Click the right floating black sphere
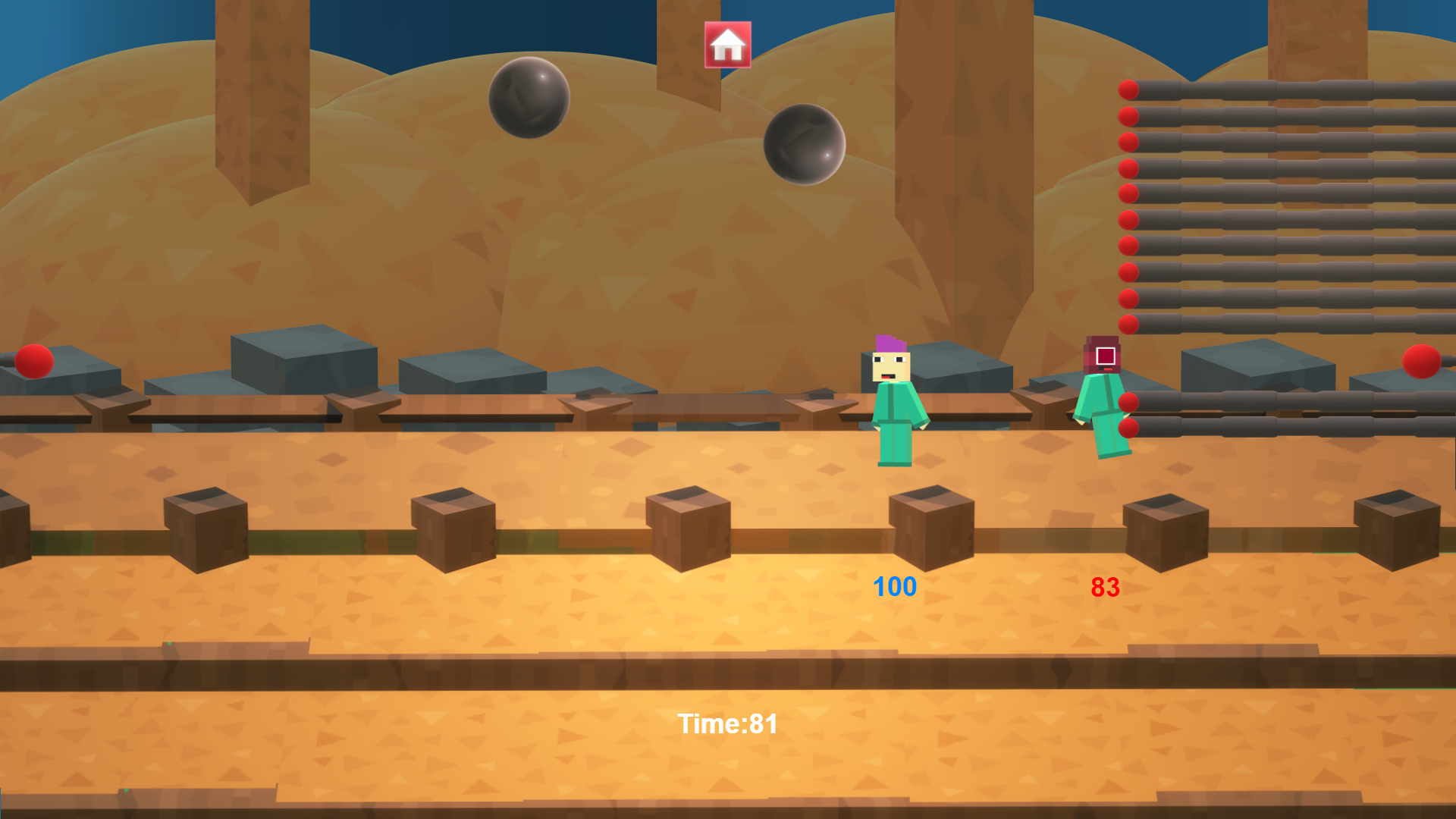 point(806,146)
